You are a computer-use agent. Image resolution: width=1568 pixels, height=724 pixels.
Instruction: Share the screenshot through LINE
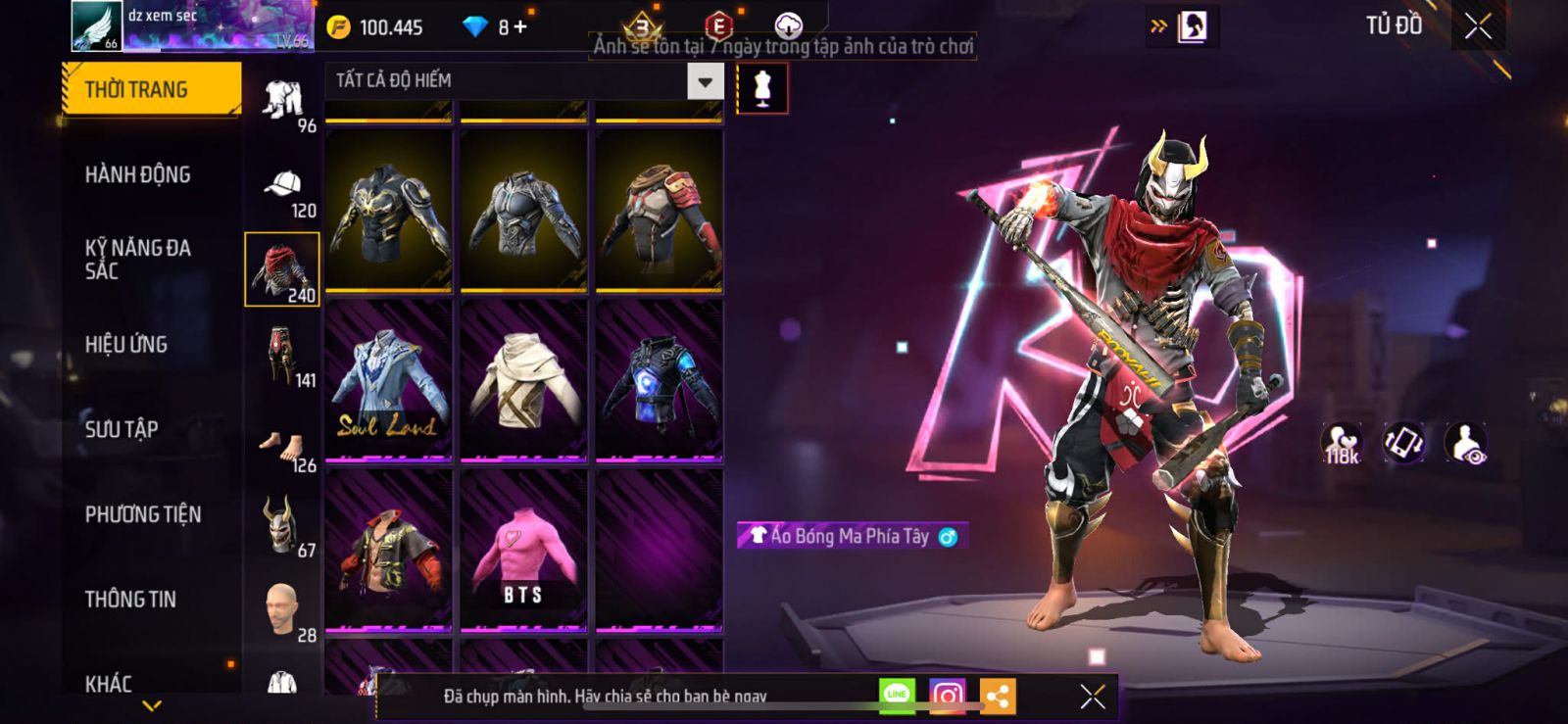[897, 697]
